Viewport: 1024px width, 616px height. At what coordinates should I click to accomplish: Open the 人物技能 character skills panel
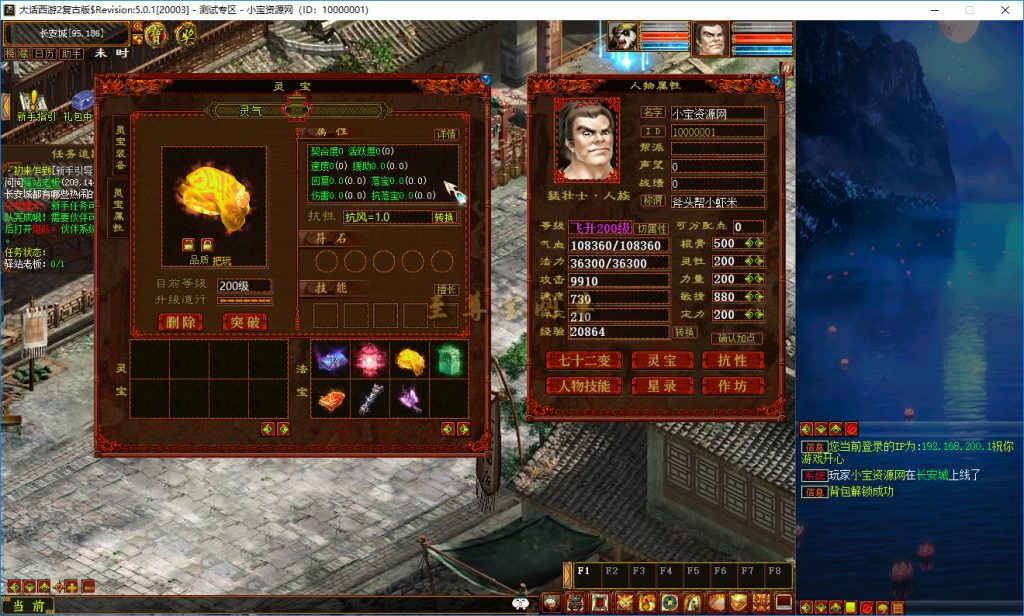point(583,386)
